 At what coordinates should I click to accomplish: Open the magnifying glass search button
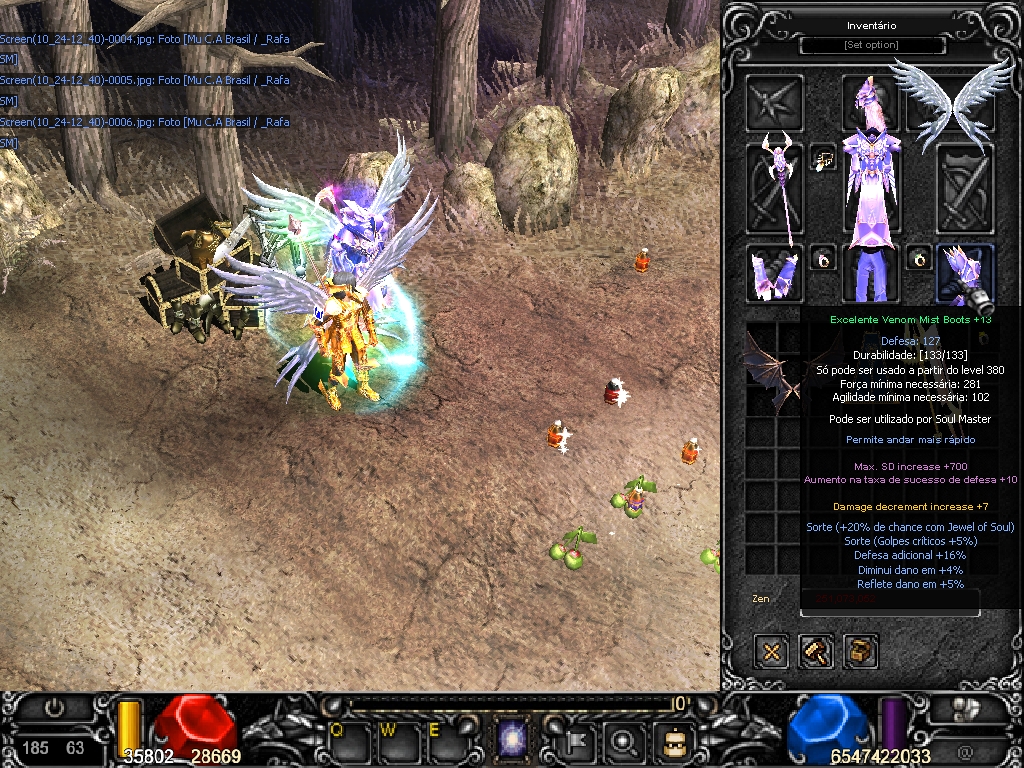(x=626, y=741)
